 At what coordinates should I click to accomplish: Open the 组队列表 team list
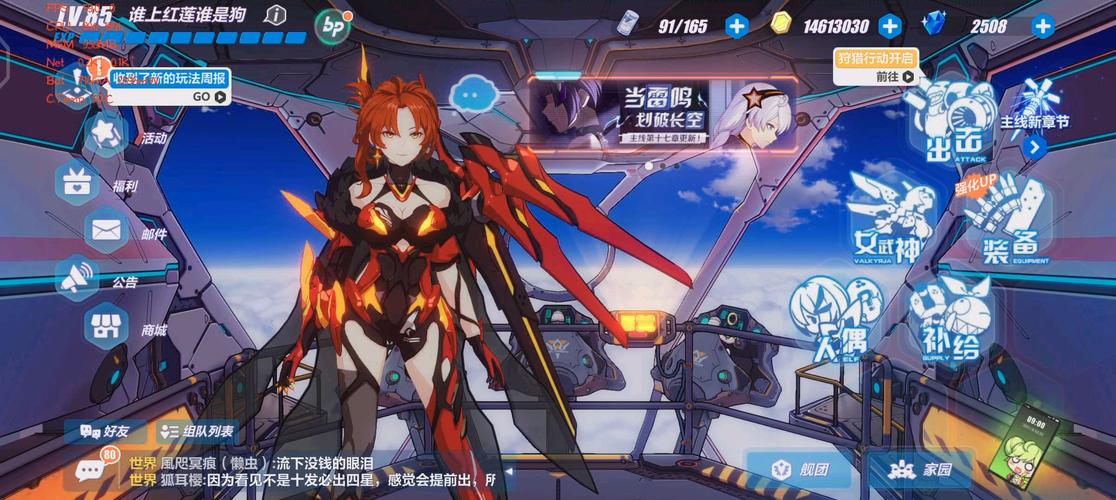pos(196,432)
